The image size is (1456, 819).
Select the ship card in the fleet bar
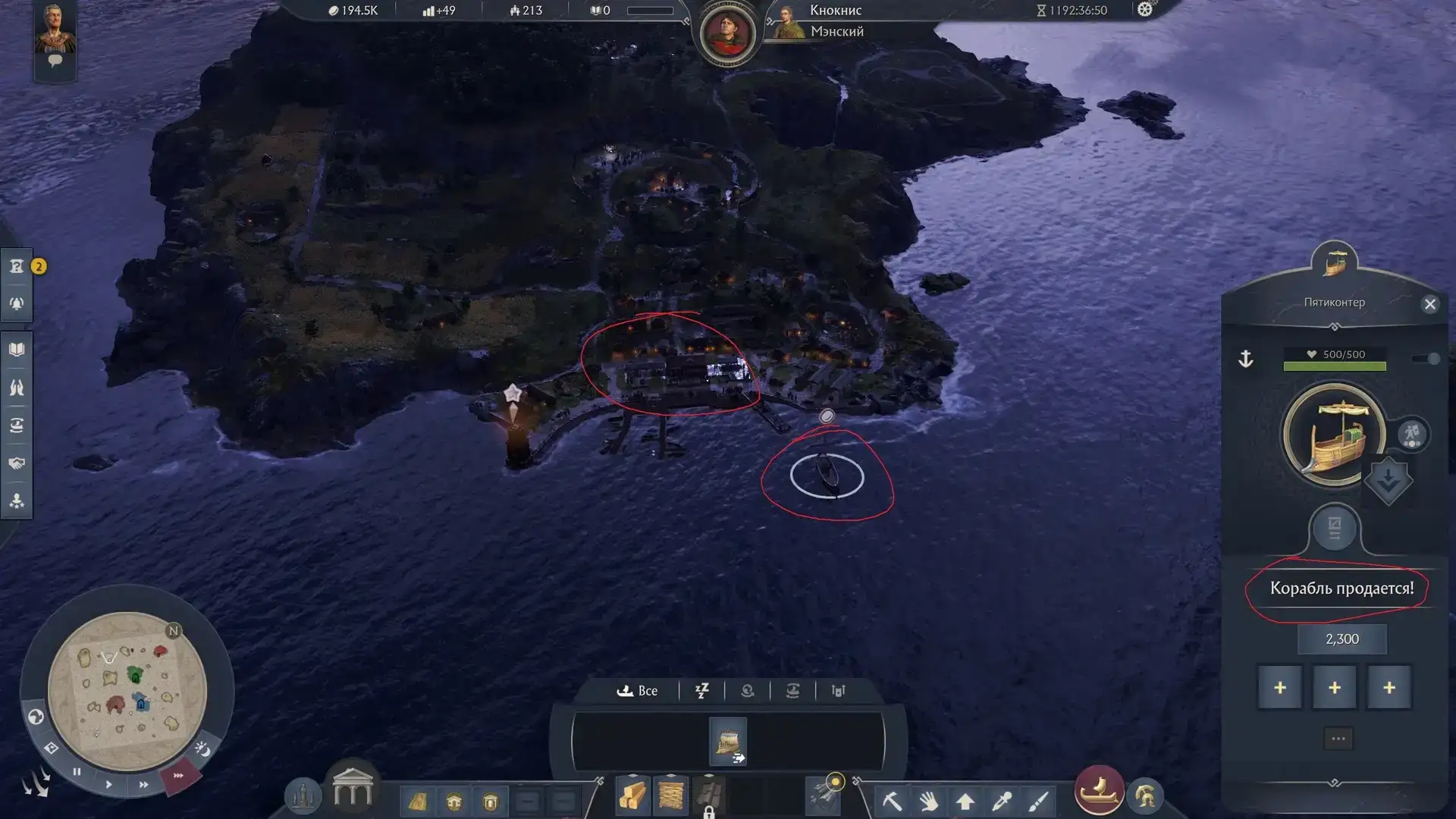(728, 741)
